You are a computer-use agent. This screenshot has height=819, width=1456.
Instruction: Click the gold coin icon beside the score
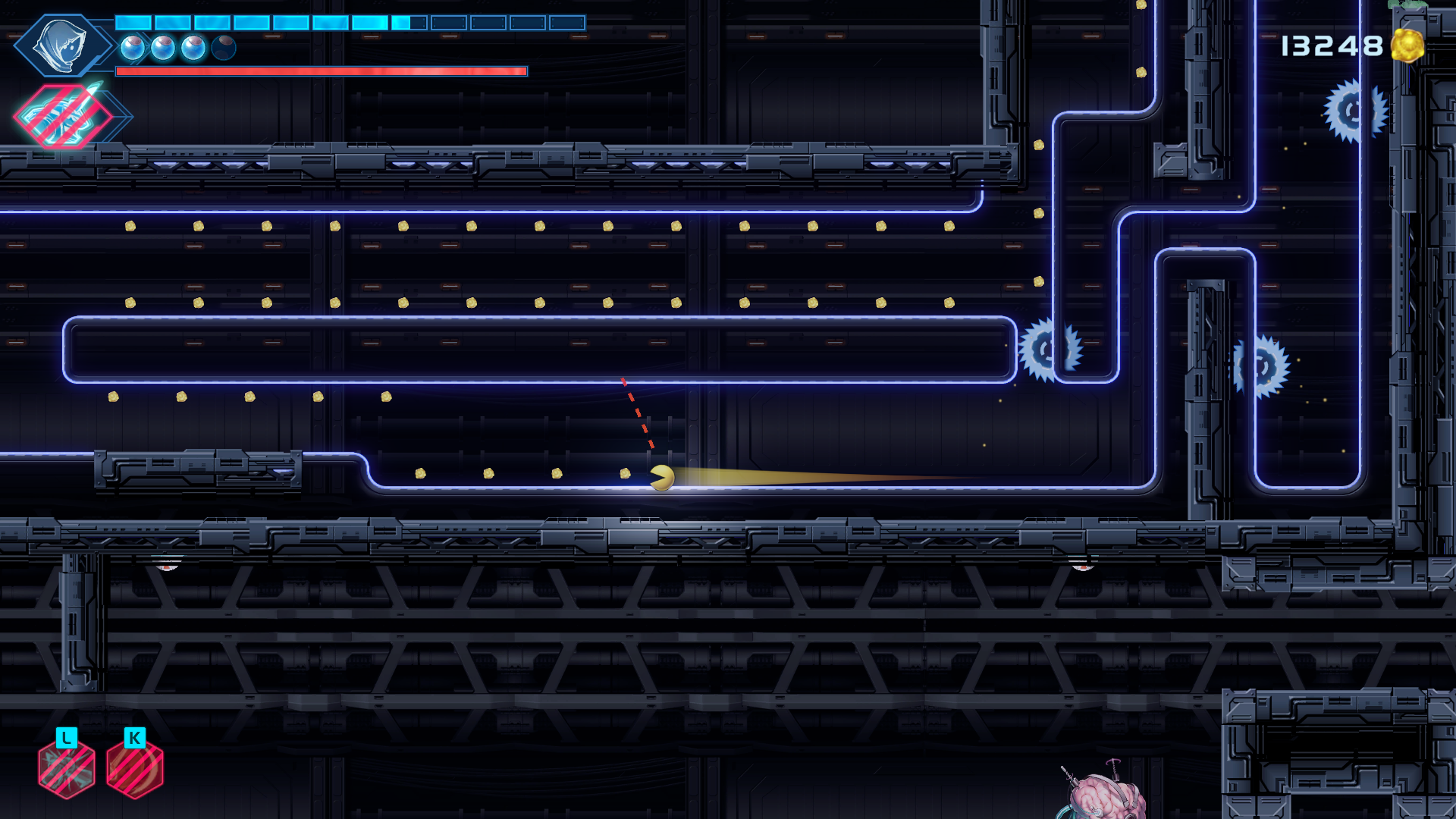[1407, 45]
